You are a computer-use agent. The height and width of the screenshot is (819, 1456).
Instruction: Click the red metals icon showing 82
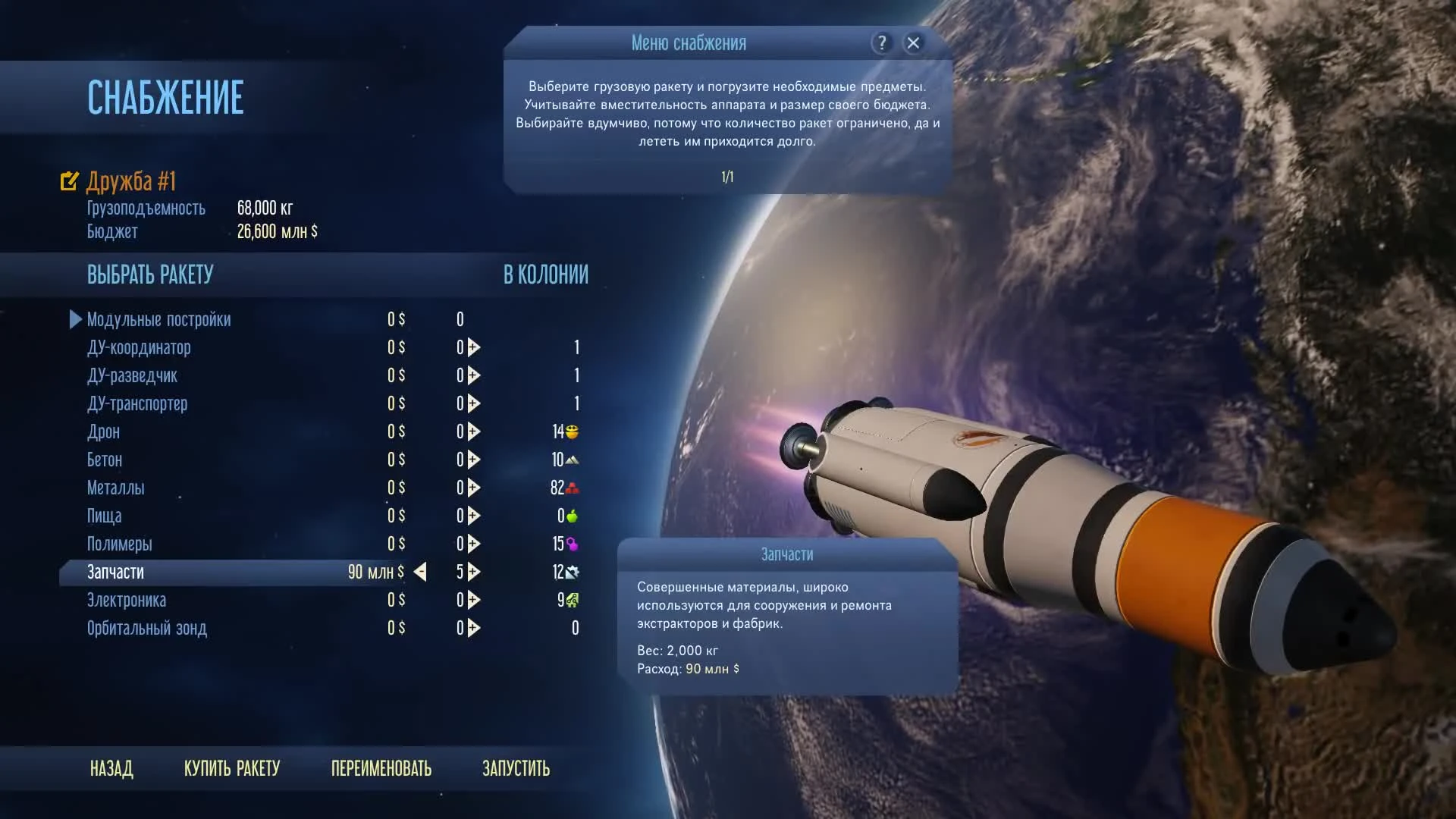[573, 488]
